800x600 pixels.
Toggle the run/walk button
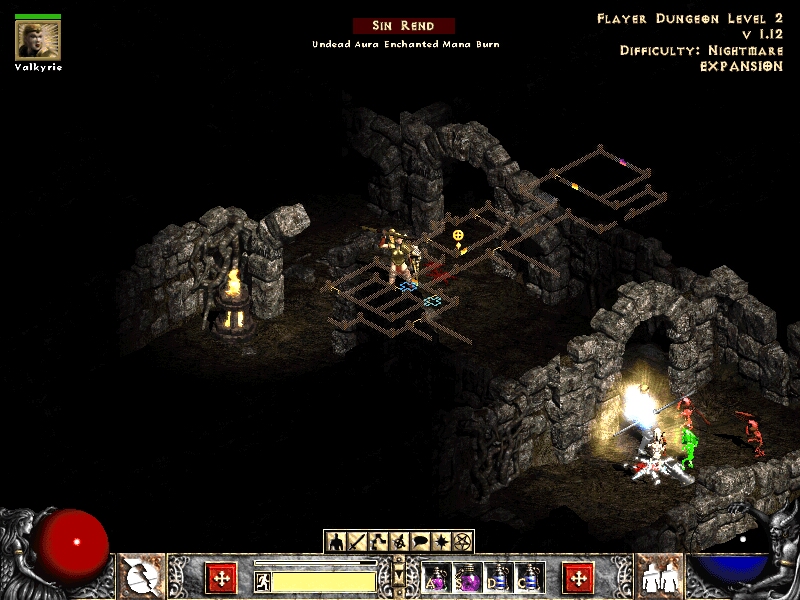pos(263,581)
